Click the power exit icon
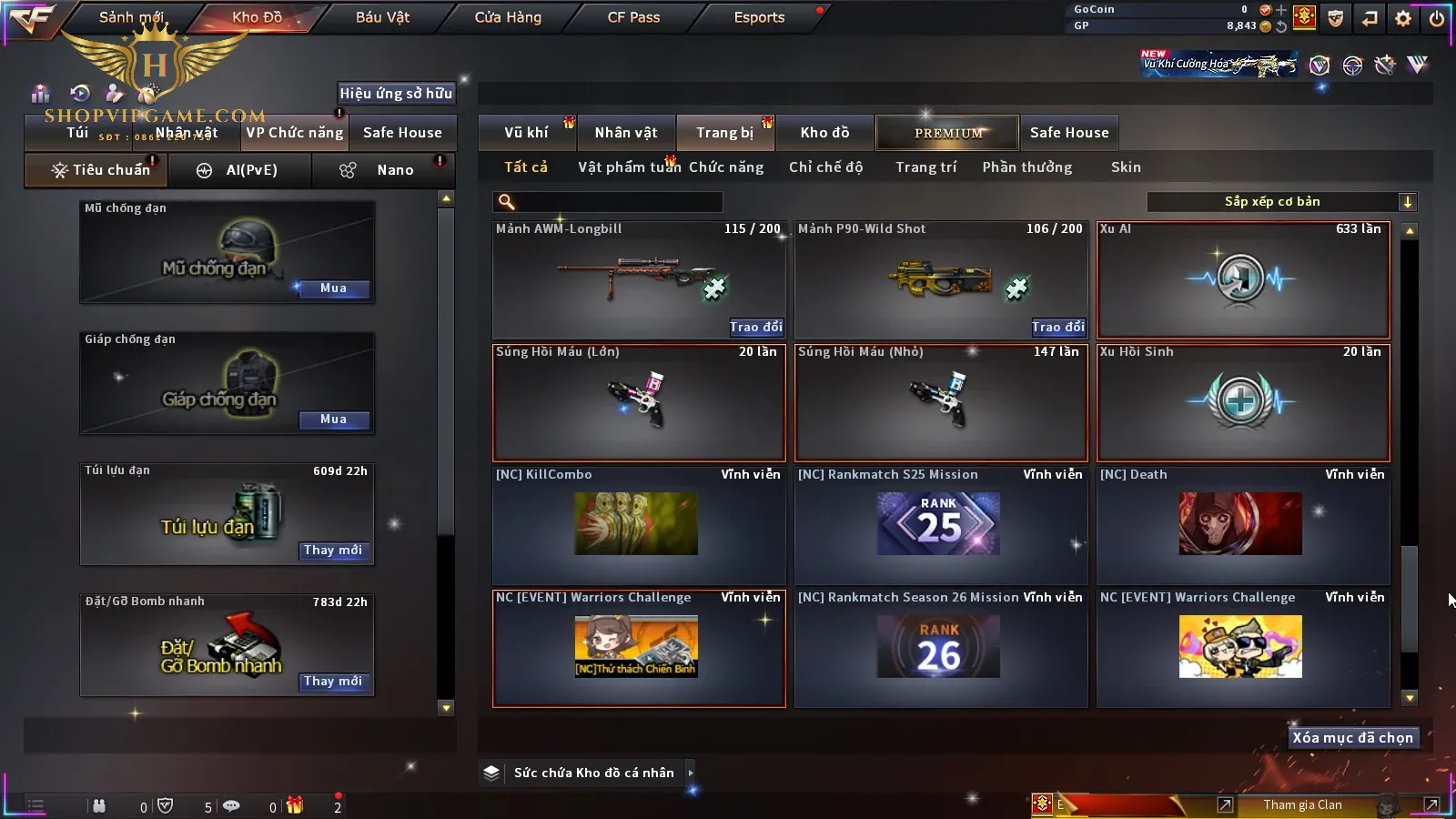The width and height of the screenshot is (1456, 819). click(x=1436, y=18)
